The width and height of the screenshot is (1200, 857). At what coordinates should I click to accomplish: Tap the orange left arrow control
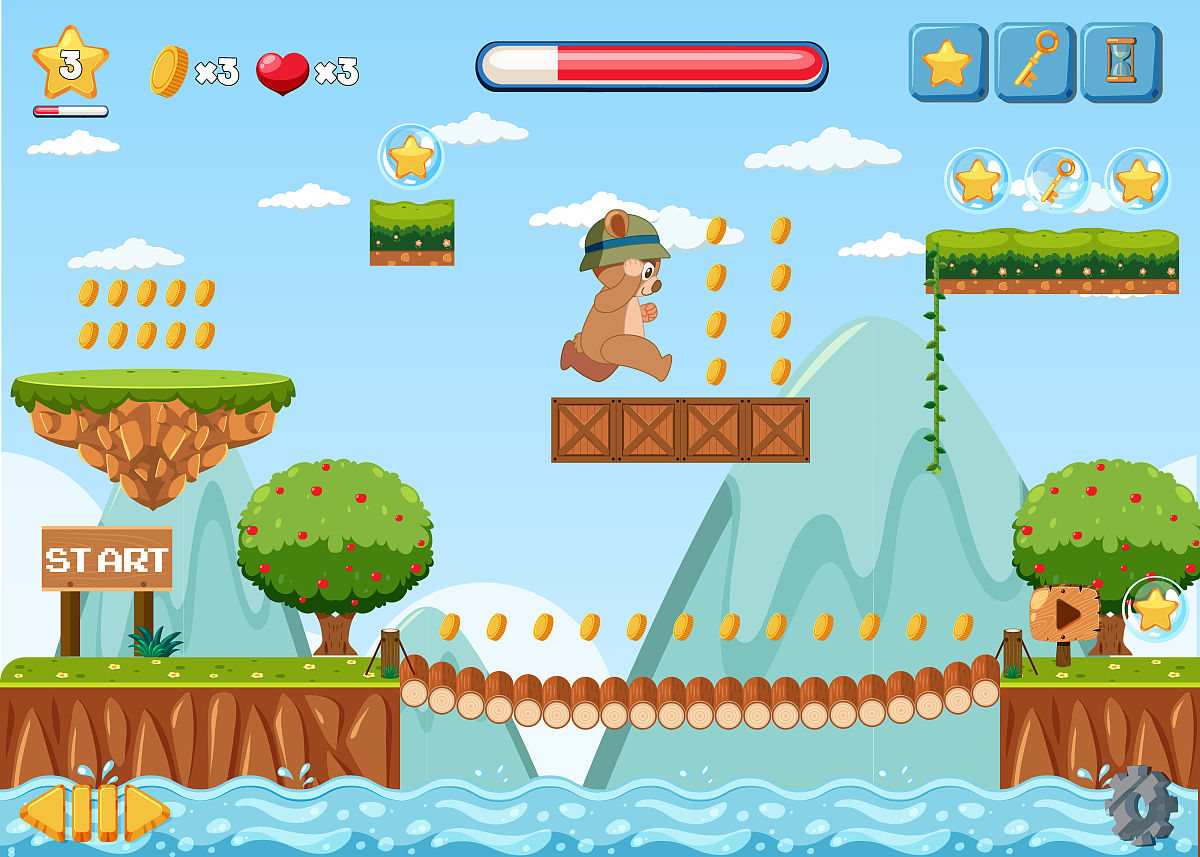click(44, 812)
